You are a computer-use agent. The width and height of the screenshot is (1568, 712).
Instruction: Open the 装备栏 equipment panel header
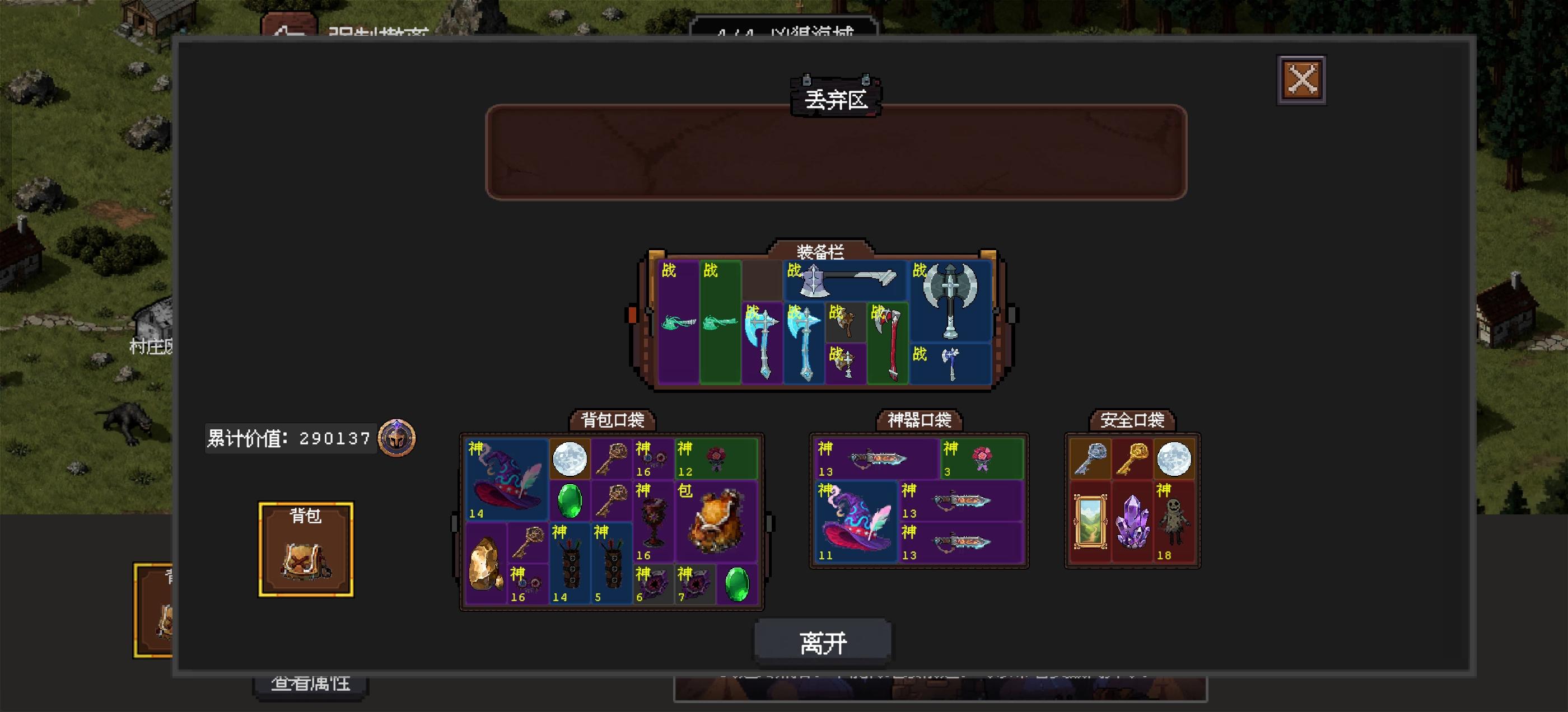point(822,250)
